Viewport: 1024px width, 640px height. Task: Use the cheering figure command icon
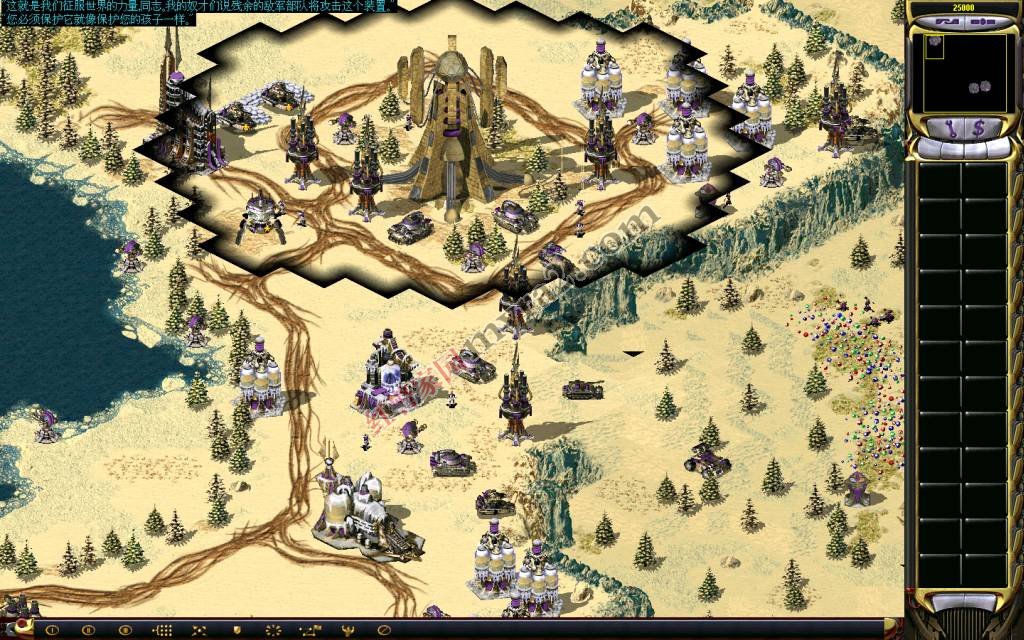click(x=346, y=630)
